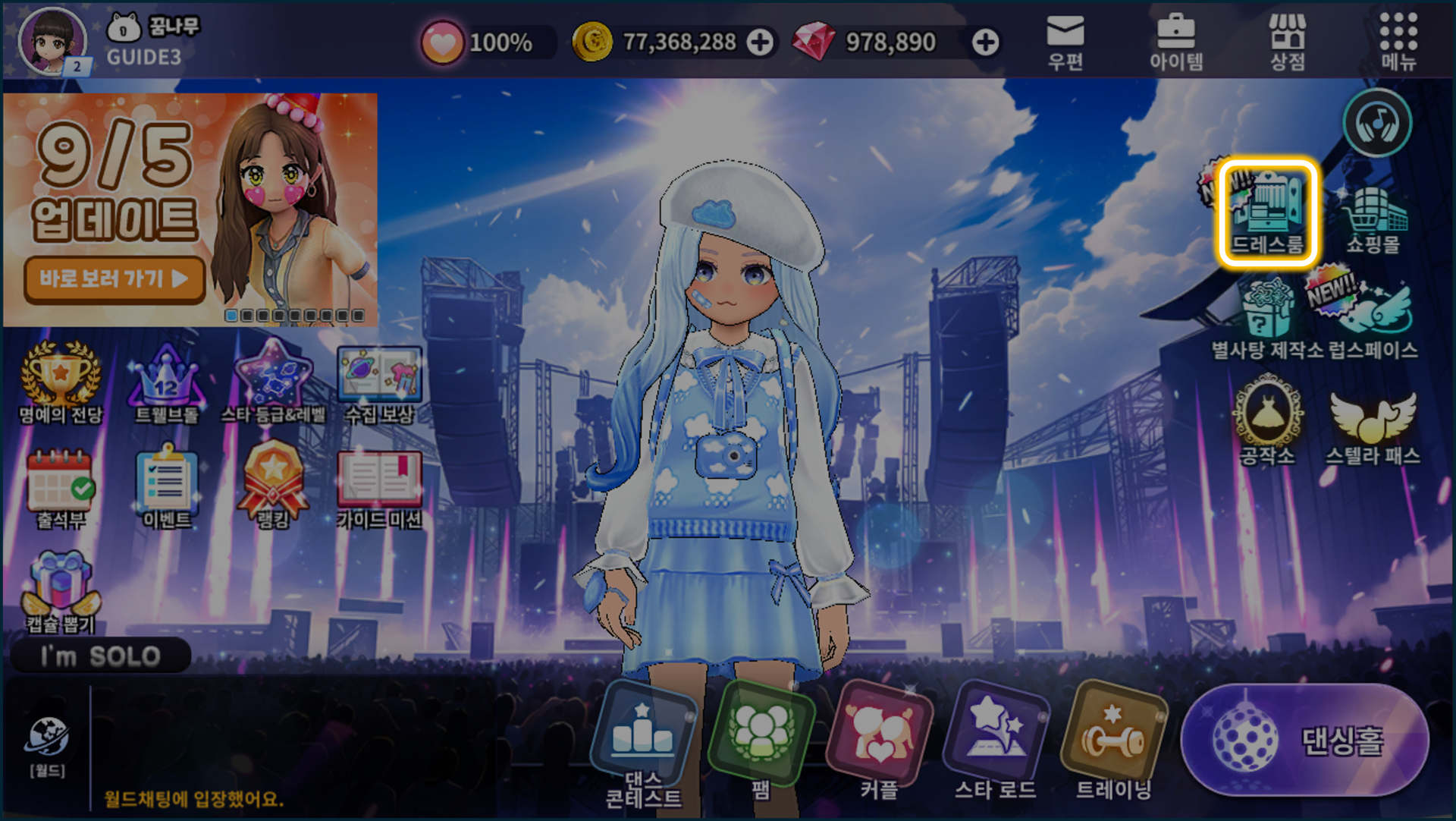The height and width of the screenshot is (821, 1456).
Task: Enter the 댄싱홀 dancing hall
Action: click(x=1305, y=740)
